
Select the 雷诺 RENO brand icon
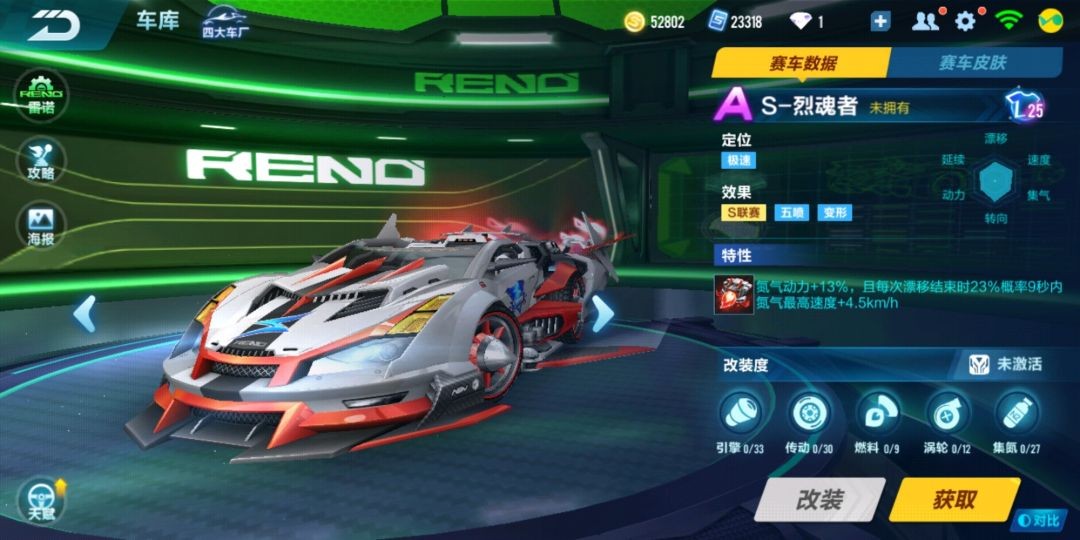coord(41,95)
